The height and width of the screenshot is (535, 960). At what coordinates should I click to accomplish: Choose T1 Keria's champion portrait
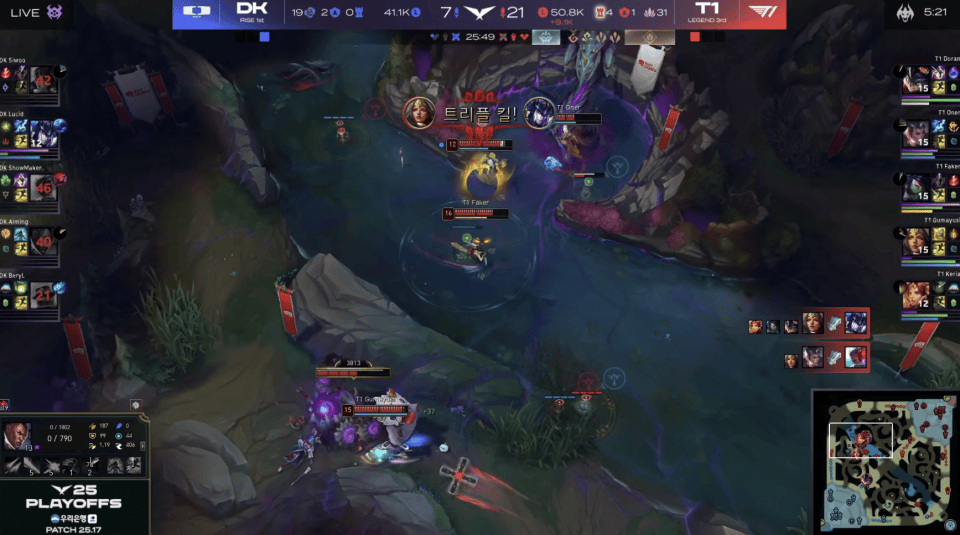point(915,294)
